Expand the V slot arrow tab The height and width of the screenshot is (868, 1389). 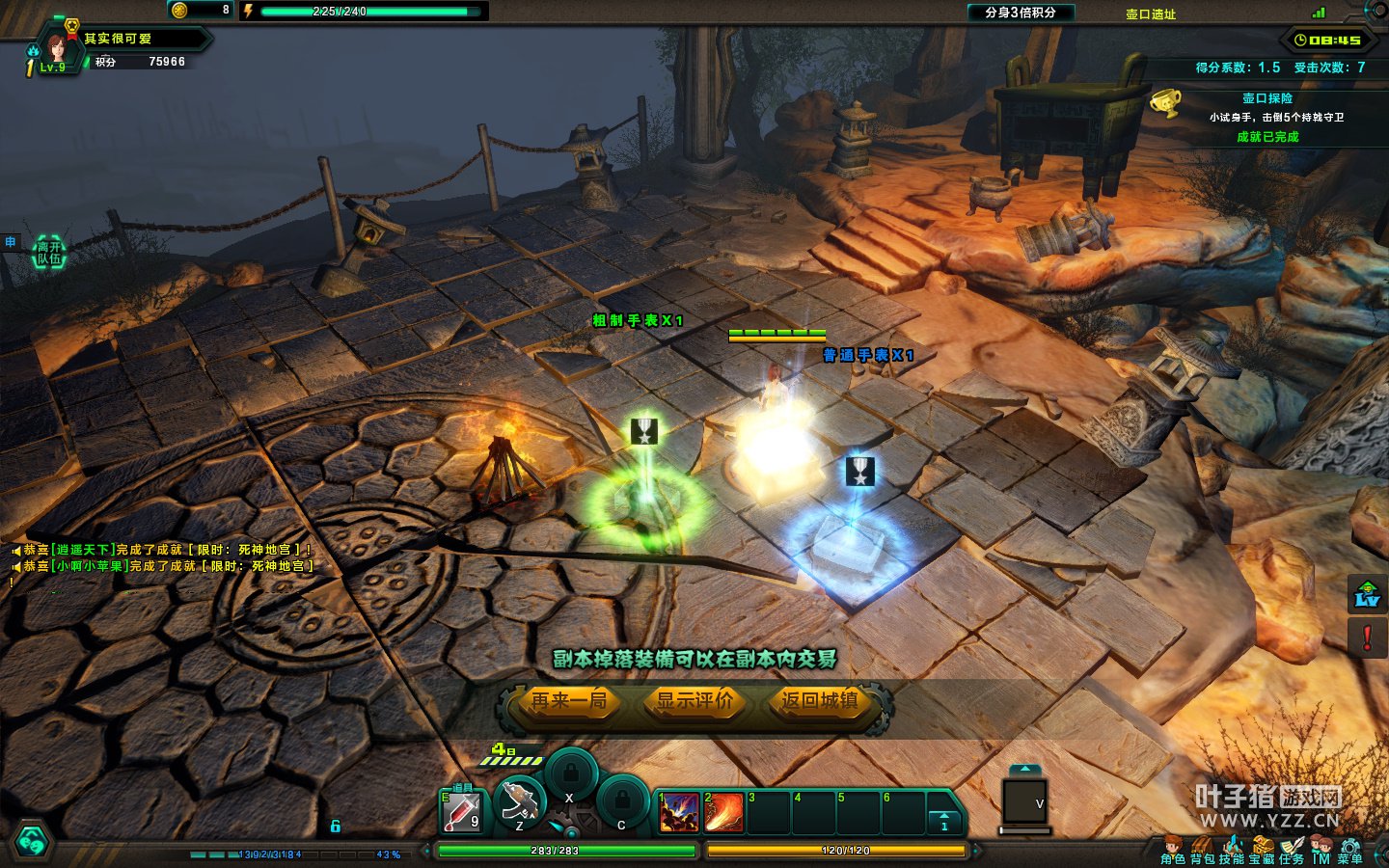pos(1024,770)
